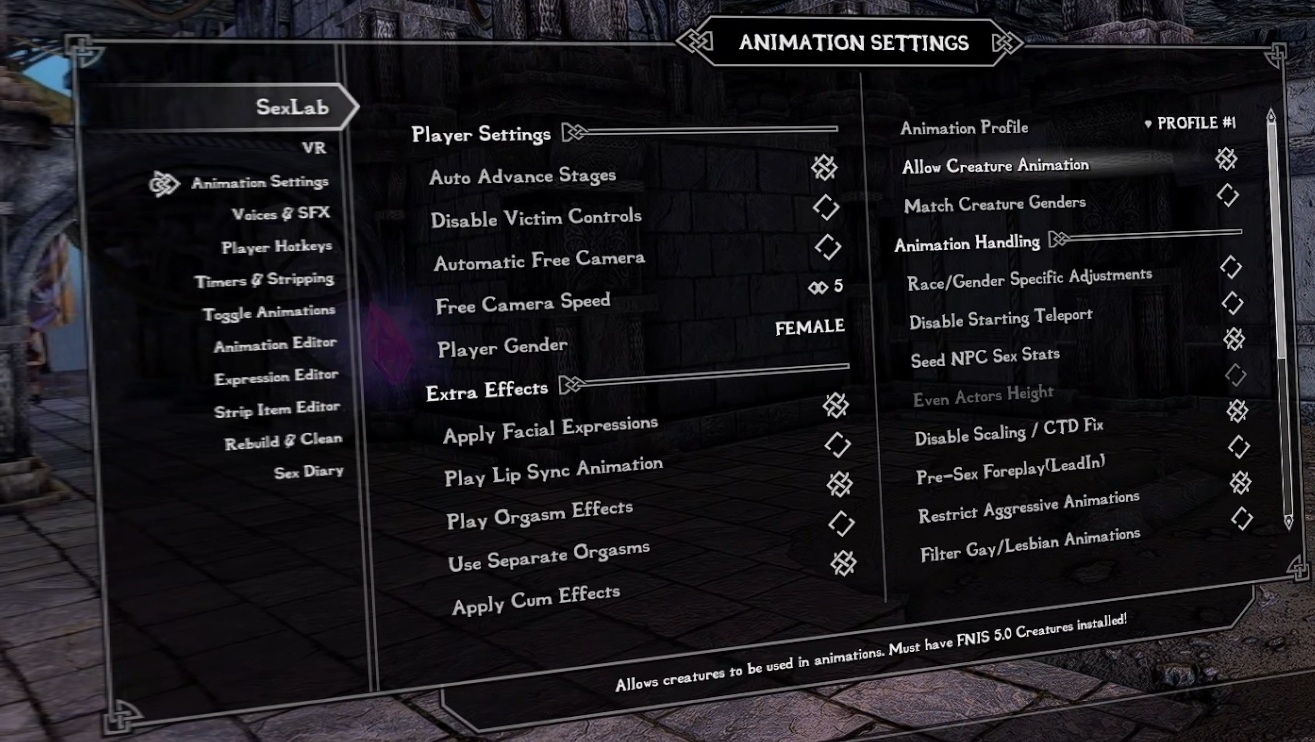Click the knot emblem left of ANIMATION SETTINGS title
Image resolution: width=1315 pixels, height=742 pixels.
(697, 43)
